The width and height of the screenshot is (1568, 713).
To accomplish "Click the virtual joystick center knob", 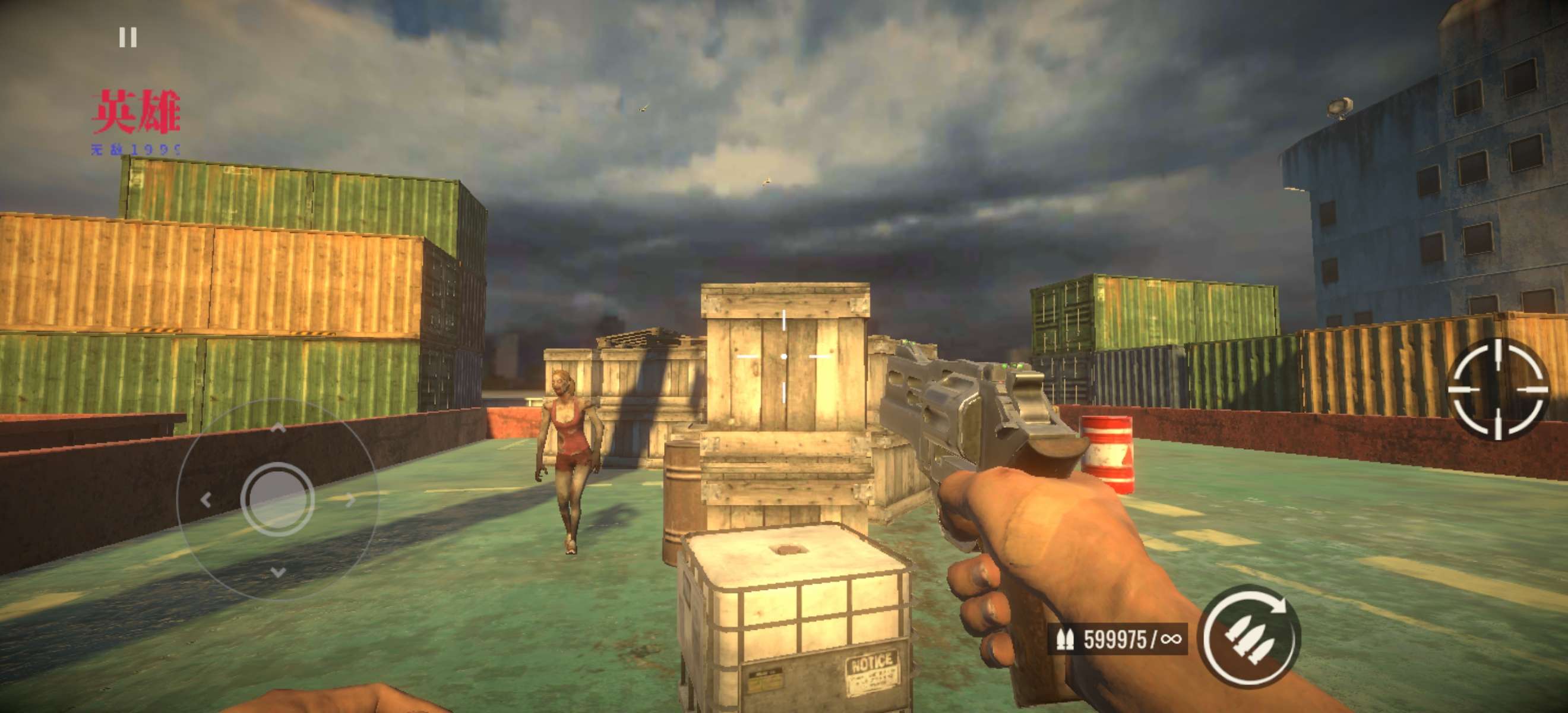I will pyautogui.click(x=277, y=499).
